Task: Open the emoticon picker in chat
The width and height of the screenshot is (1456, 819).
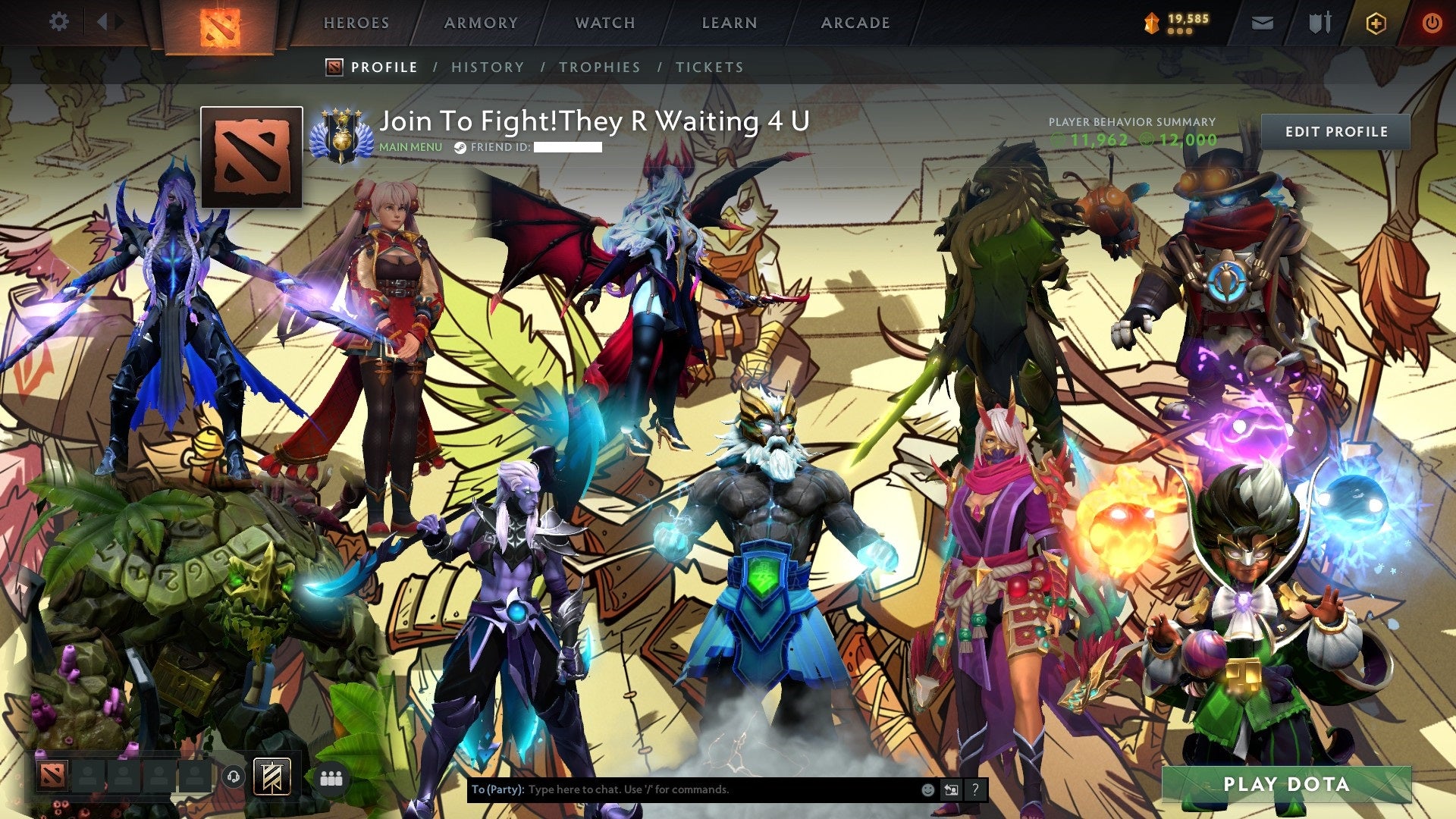Action: 927,789
